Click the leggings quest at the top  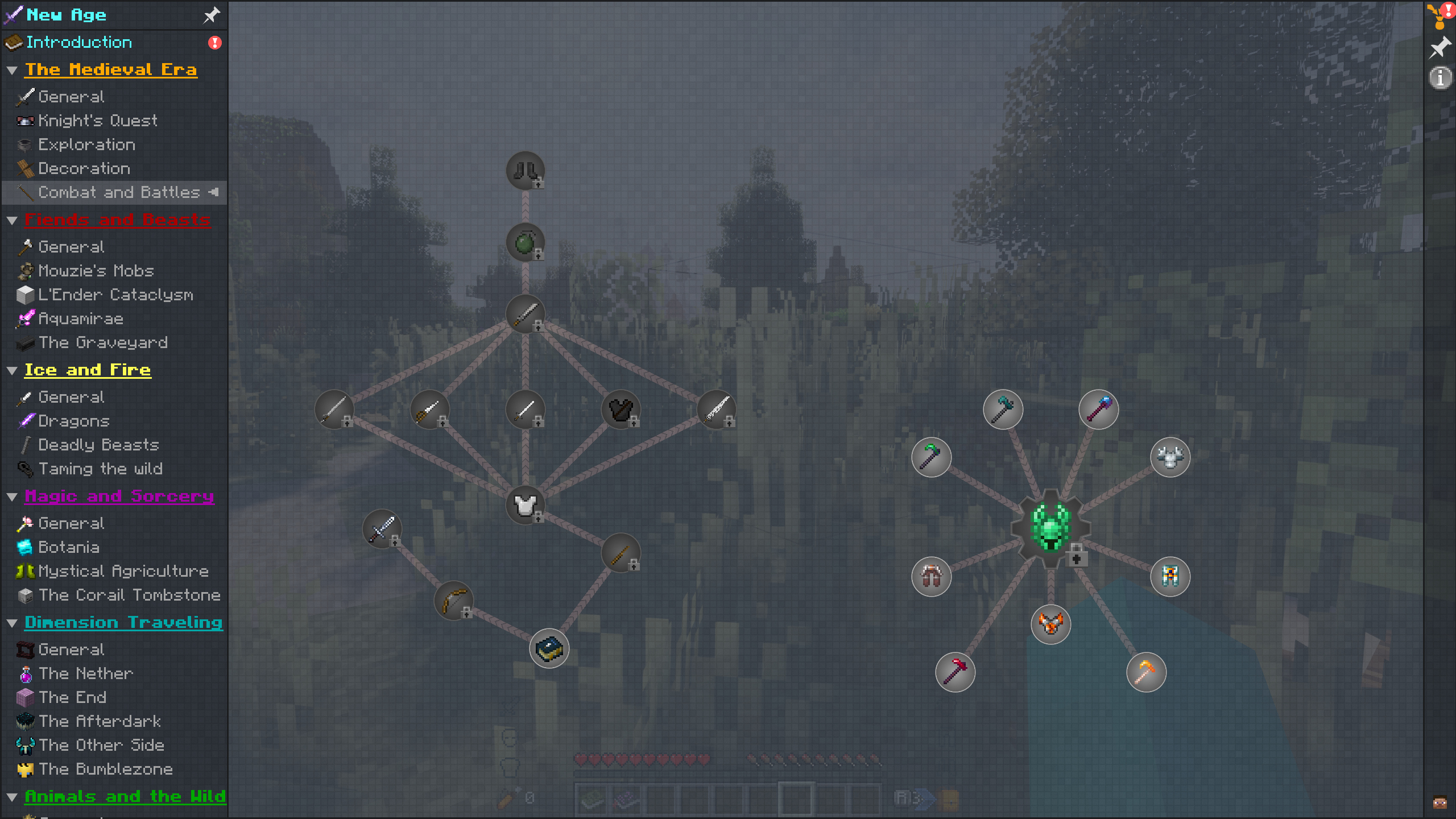click(524, 170)
